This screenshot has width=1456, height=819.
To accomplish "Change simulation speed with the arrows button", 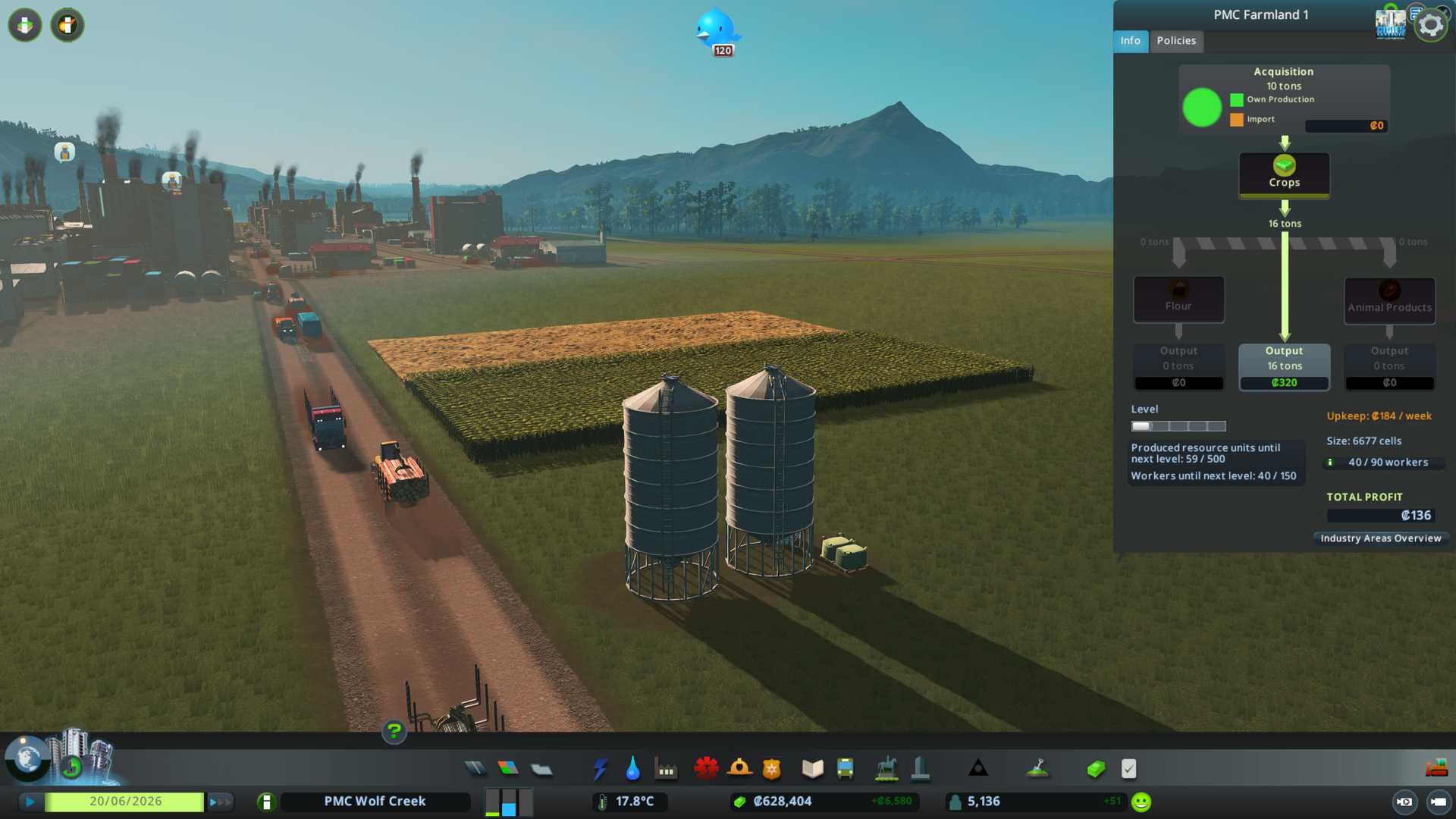I will (220, 802).
